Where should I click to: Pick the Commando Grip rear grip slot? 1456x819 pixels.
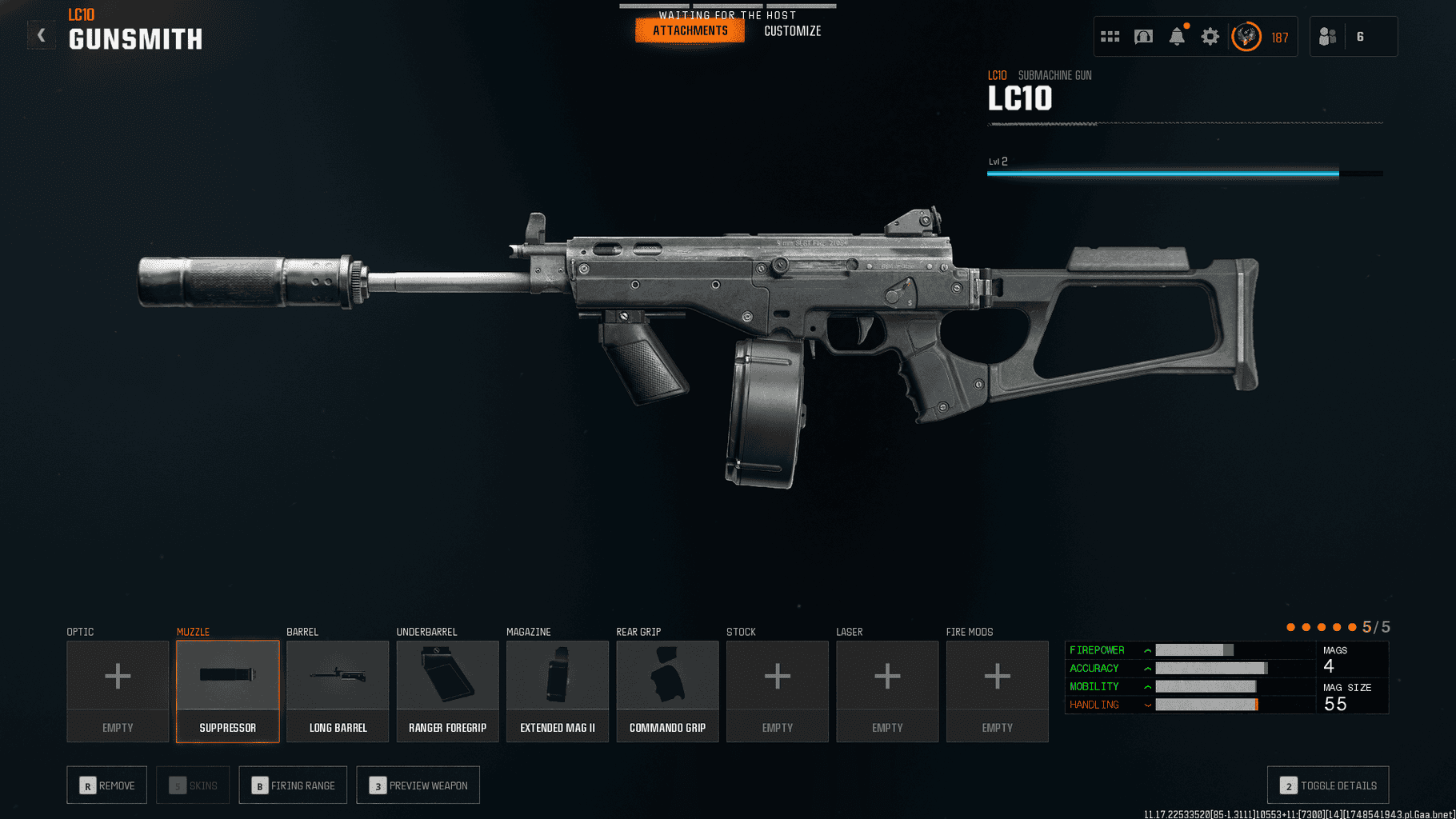pyautogui.click(x=667, y=691)
